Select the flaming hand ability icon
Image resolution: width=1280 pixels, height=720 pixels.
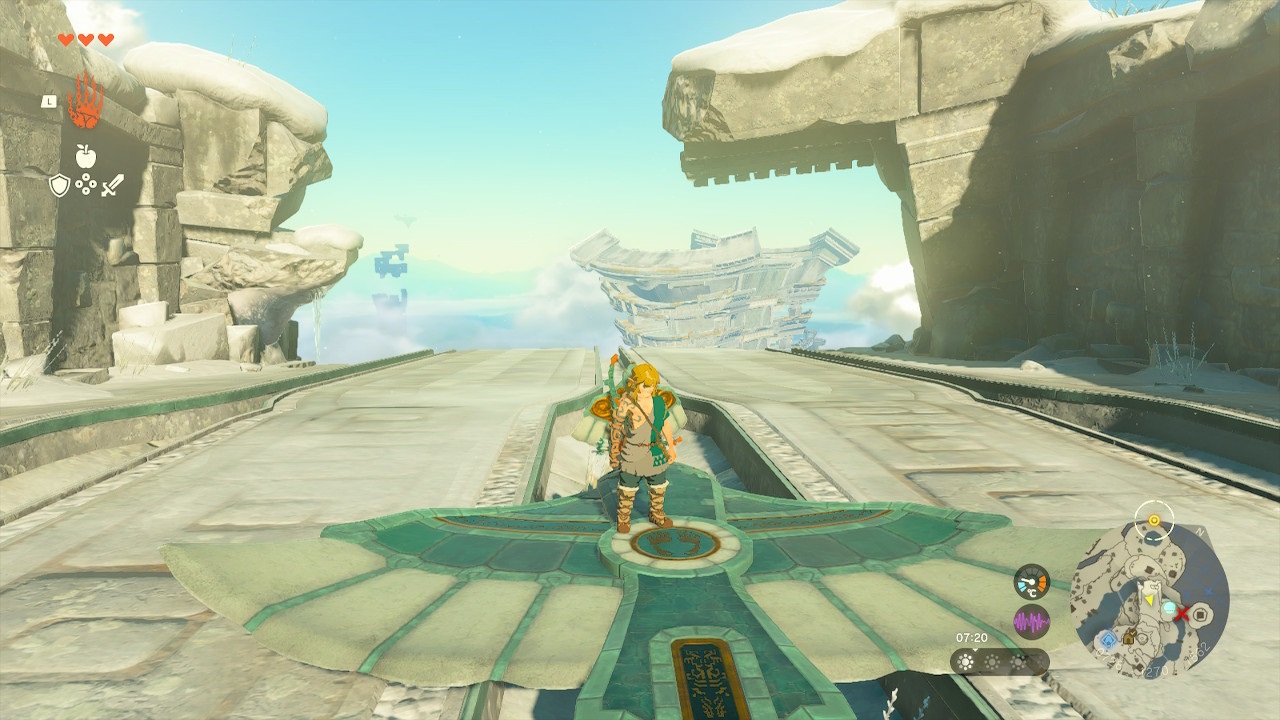84,101
